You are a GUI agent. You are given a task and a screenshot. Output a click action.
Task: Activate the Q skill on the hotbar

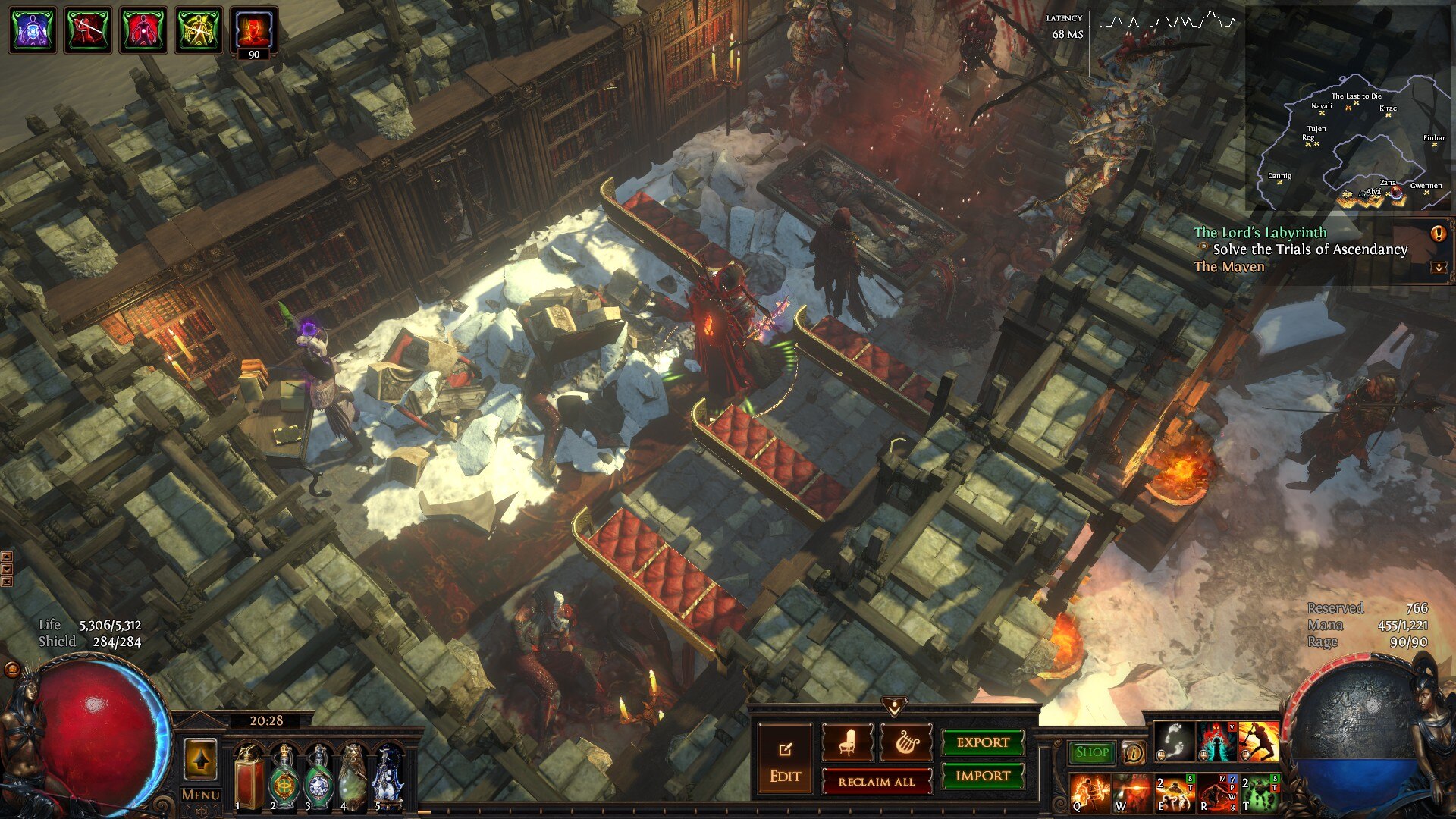point(1090,792)
